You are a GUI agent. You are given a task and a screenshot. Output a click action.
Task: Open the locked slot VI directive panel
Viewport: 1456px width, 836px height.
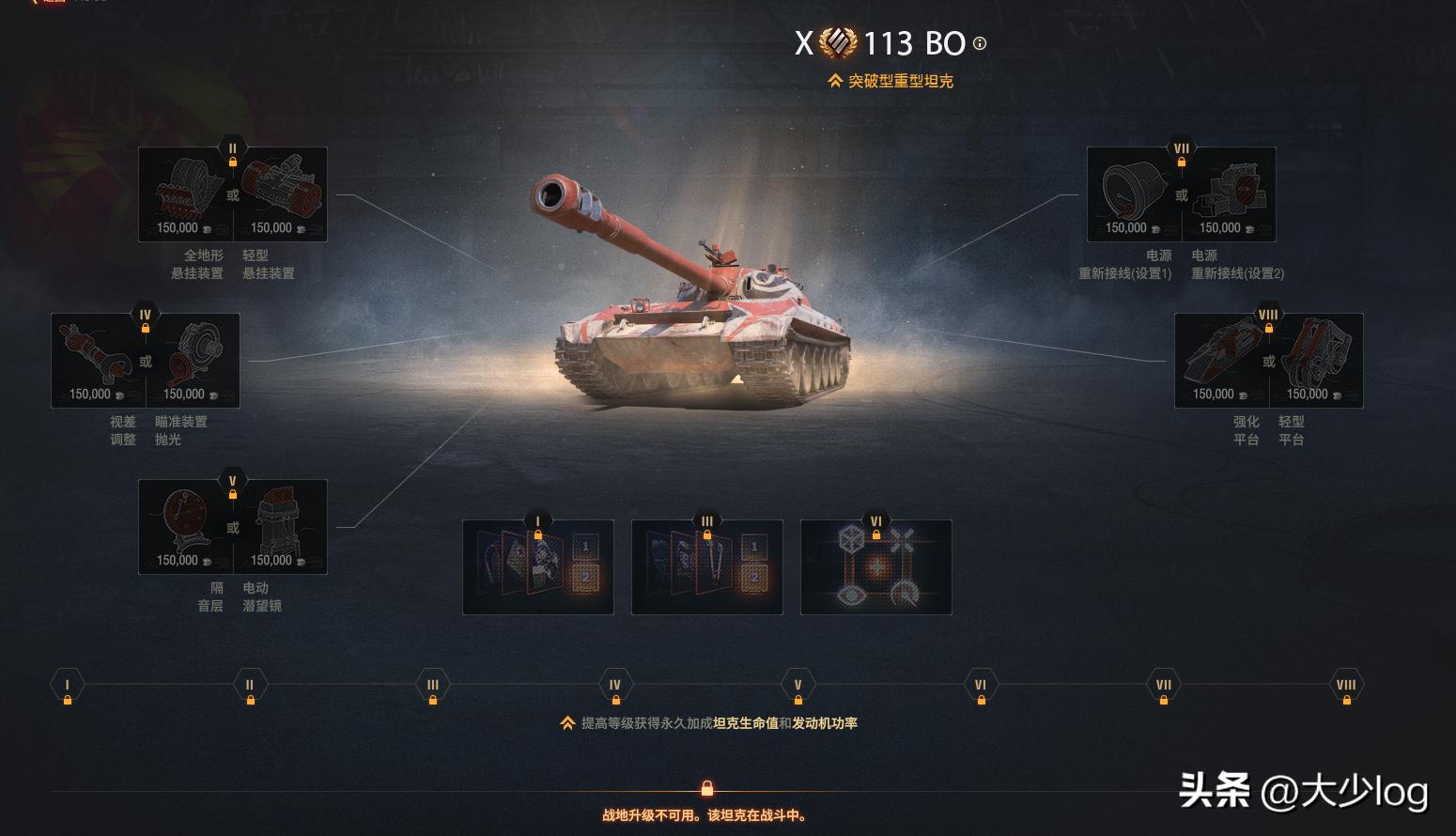click(875, 566)
